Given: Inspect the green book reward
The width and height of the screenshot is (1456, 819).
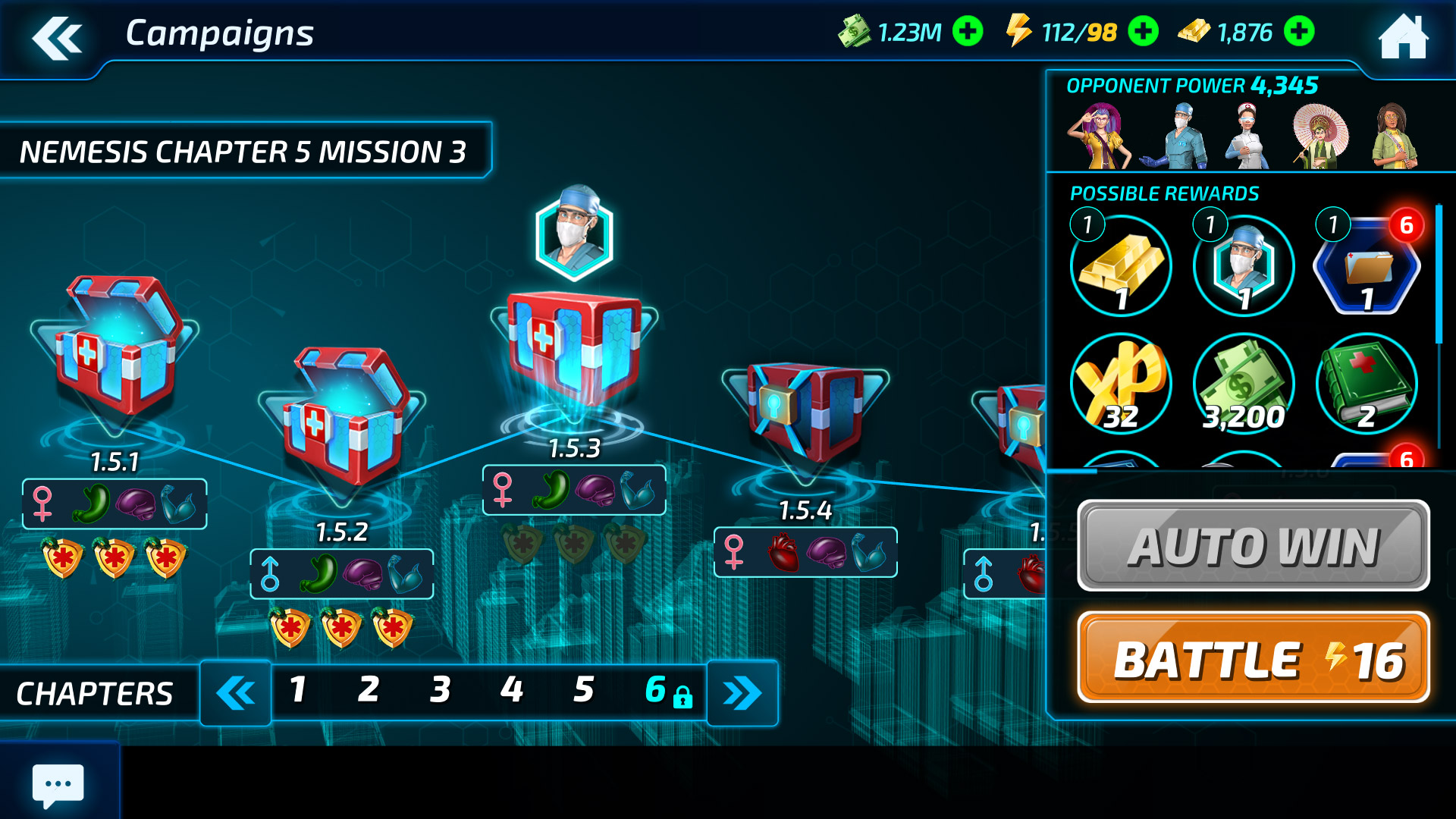Looking at the screenshot, I should [x=1367, y=384].
